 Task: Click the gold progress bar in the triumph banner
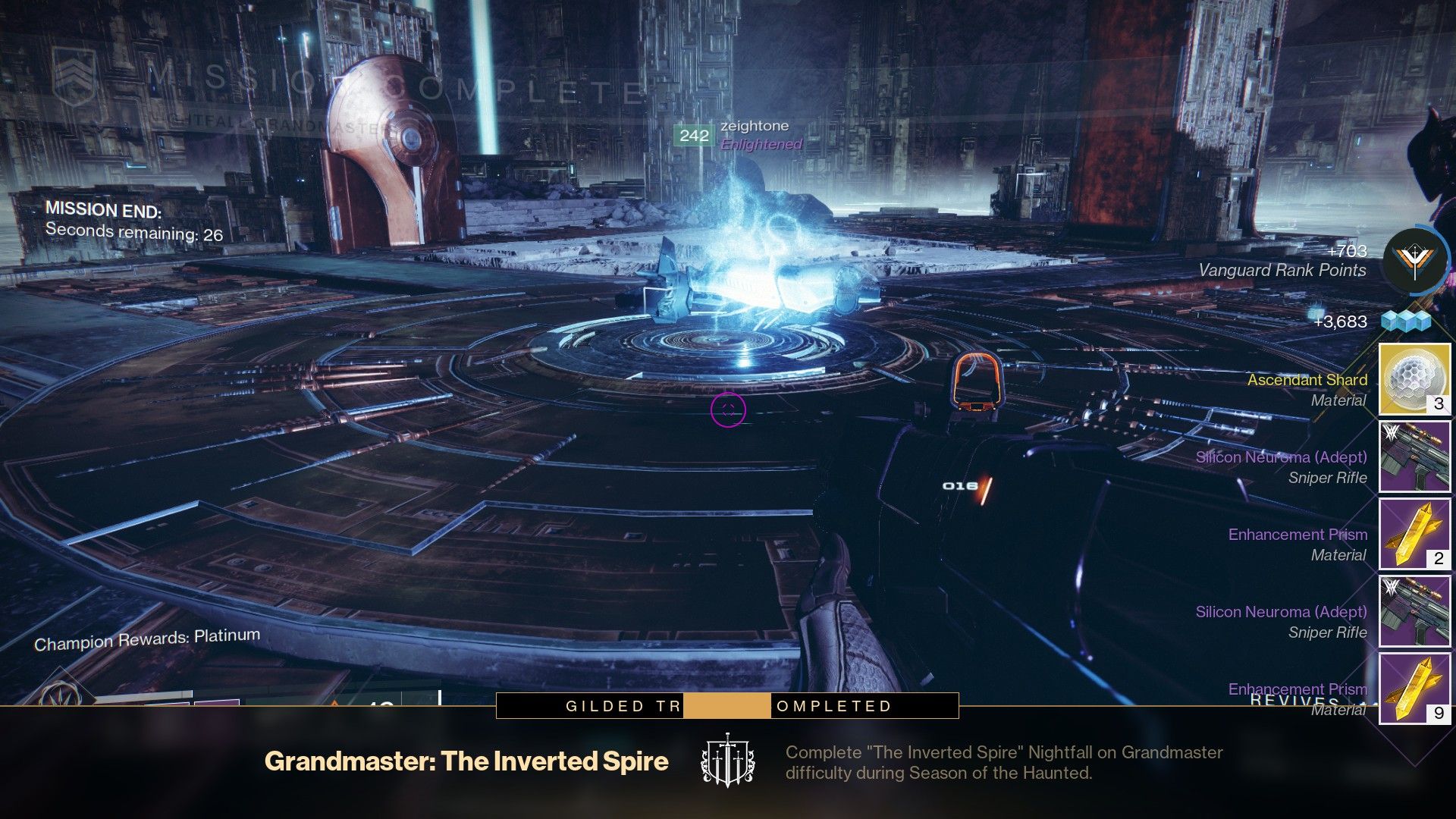[728, 705]
